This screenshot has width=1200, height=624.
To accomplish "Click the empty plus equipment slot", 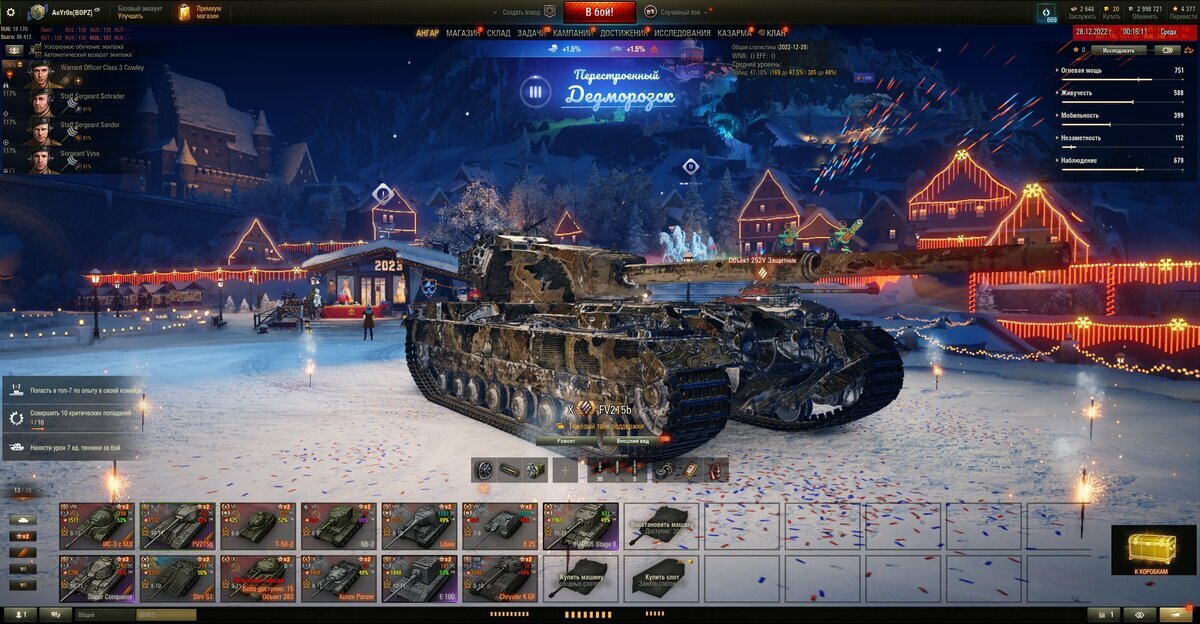I will click(565, 470).
